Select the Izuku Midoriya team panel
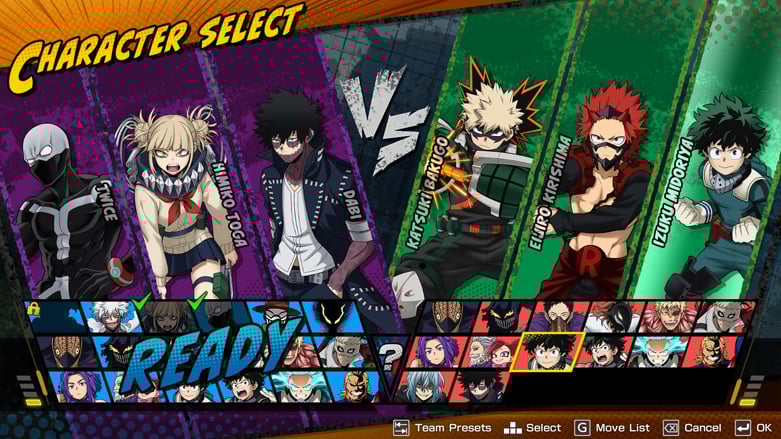The height and width of the screenshot is (439, 781). point(700,200)
